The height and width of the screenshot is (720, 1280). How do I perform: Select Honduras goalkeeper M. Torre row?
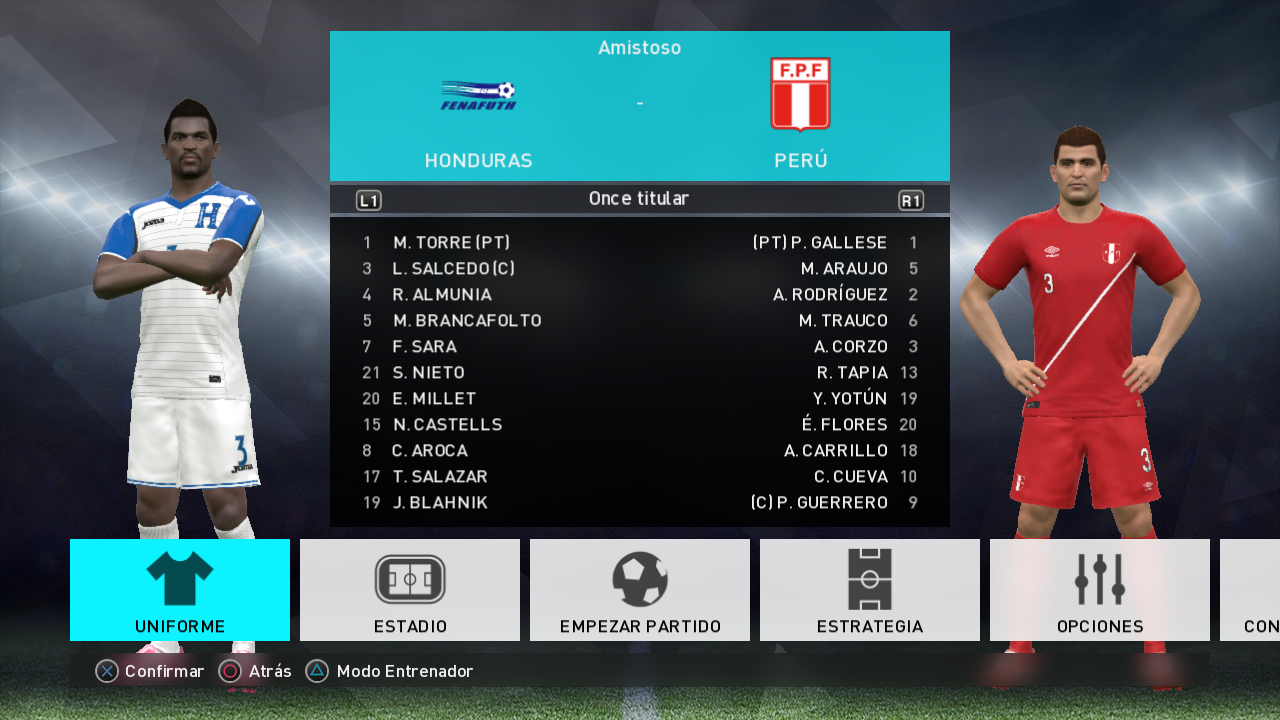point(451,243)
